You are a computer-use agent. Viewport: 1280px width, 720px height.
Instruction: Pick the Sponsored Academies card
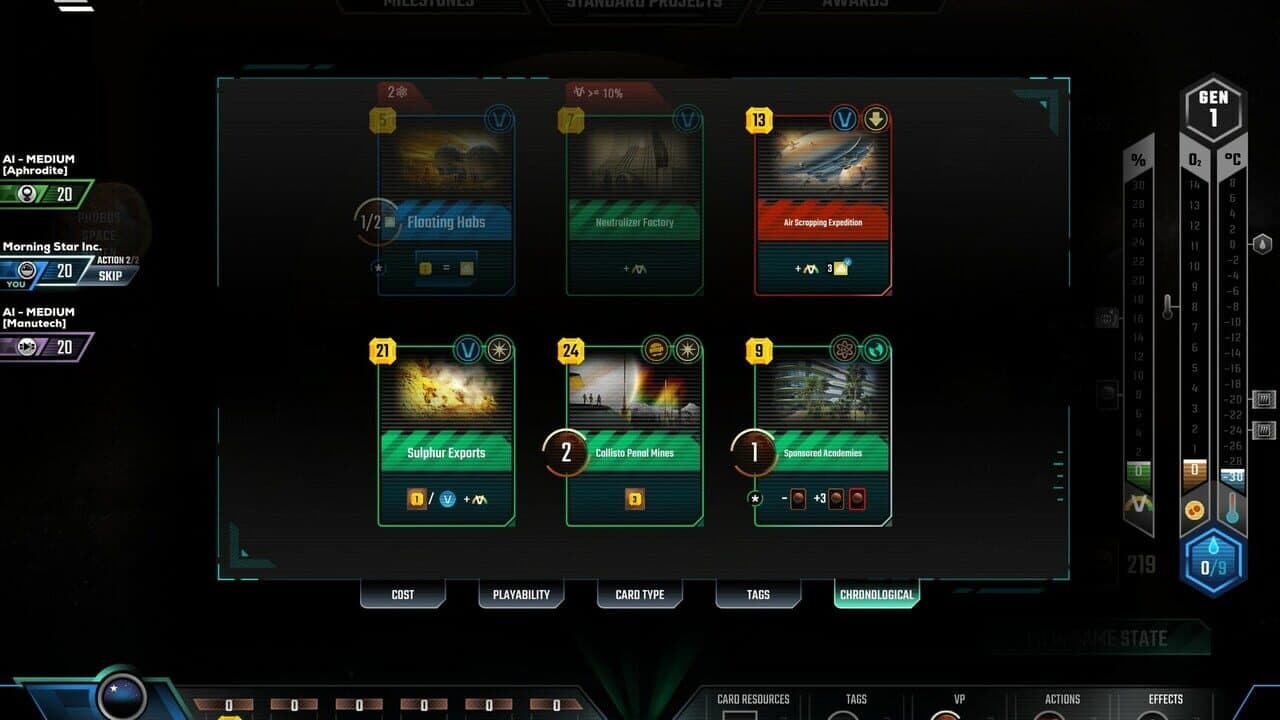coord(822,430)
